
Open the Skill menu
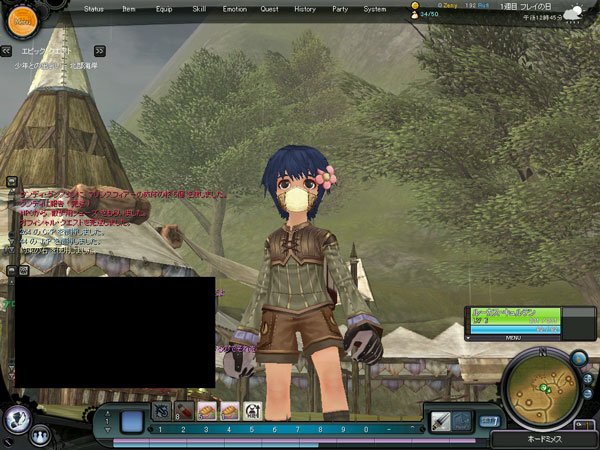point(198,8)
